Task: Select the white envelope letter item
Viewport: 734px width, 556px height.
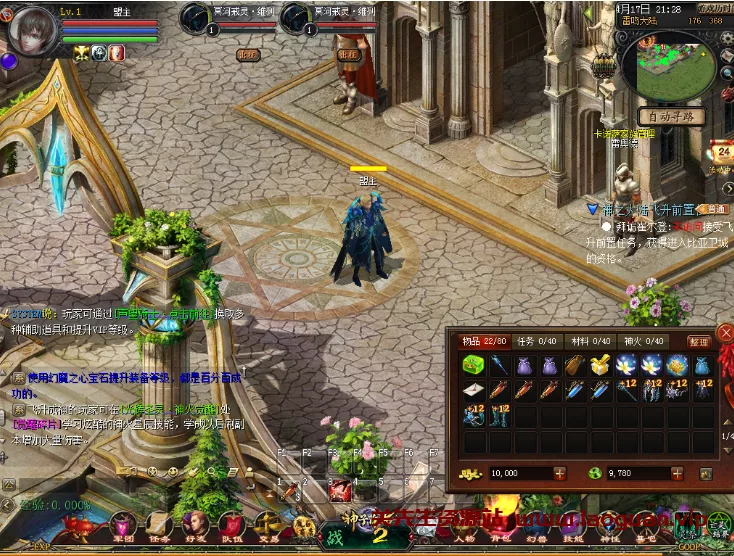Action: pos(472,390)
